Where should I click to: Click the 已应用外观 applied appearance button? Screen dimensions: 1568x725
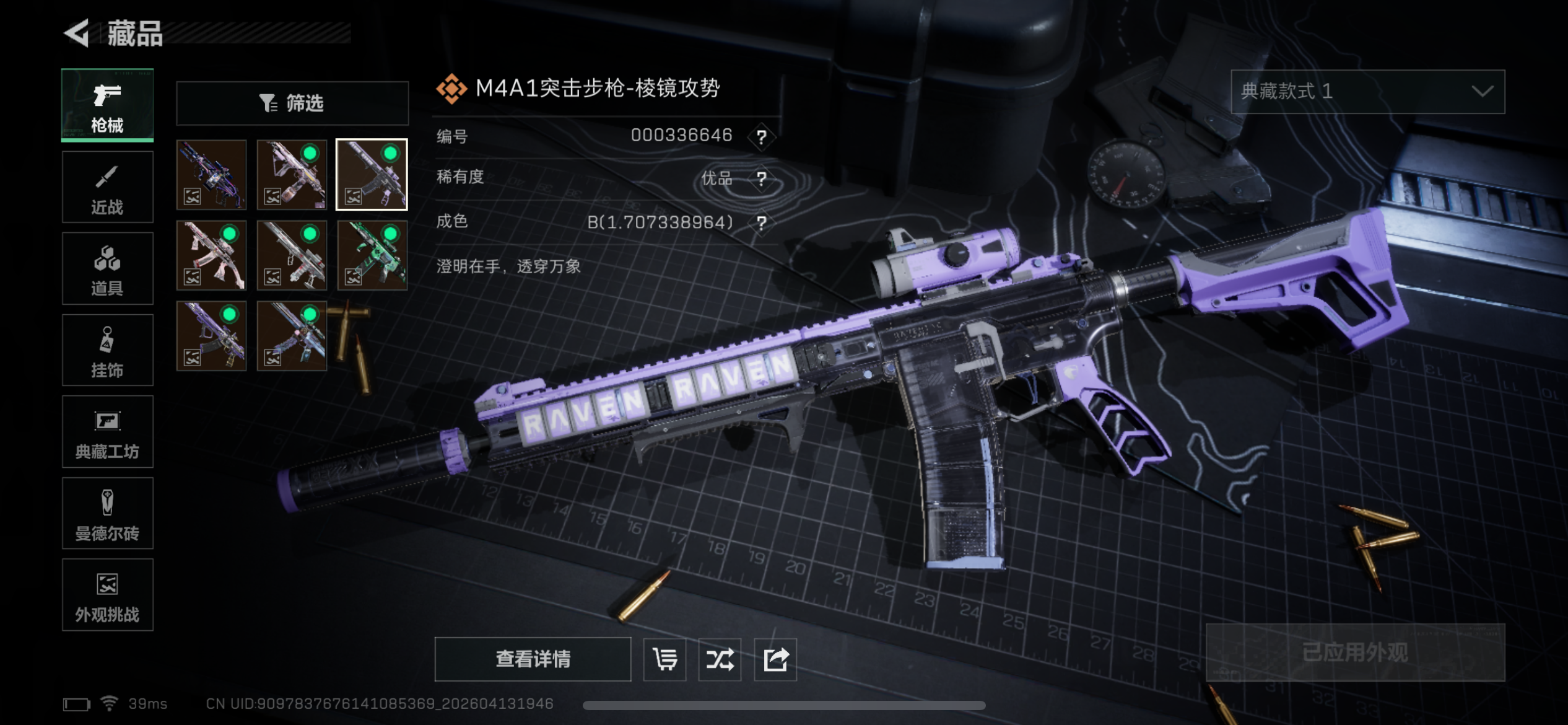[1355, 652]
